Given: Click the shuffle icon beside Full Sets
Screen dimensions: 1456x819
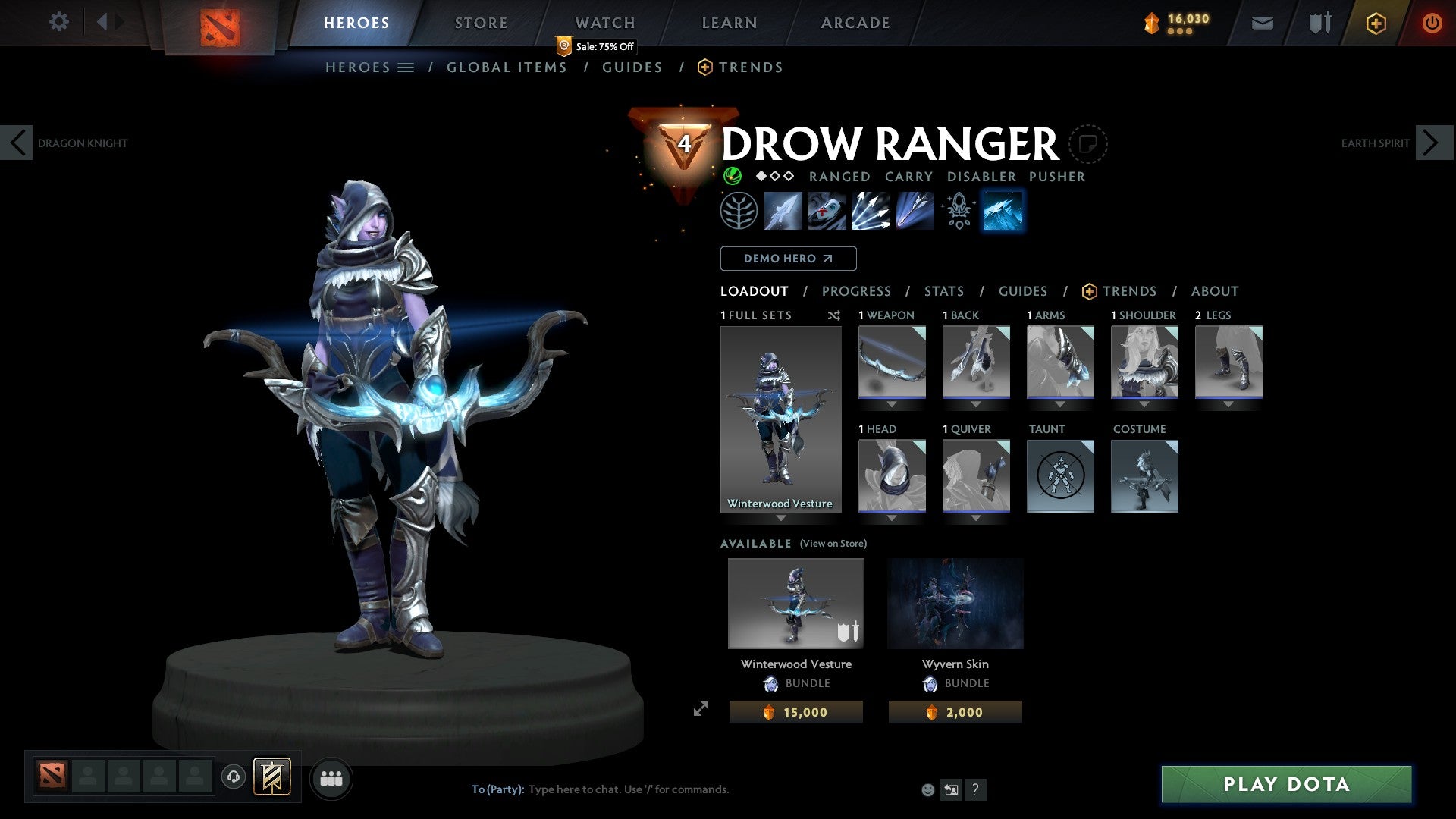Looking at the screenshot, I should click(x=834, y=315).
